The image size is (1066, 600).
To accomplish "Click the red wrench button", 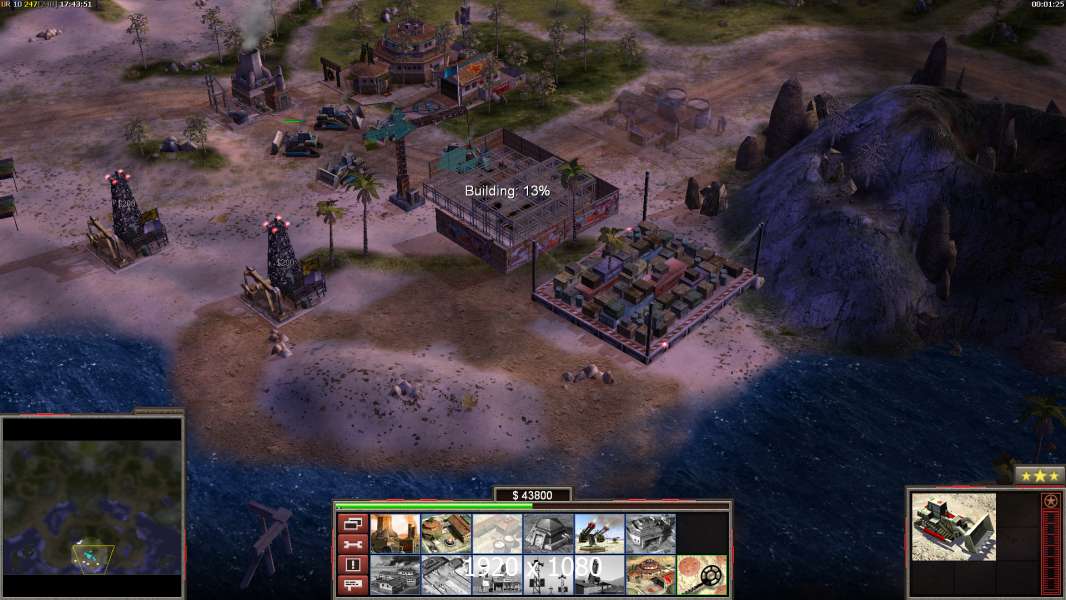I will [x=352, y=544].
